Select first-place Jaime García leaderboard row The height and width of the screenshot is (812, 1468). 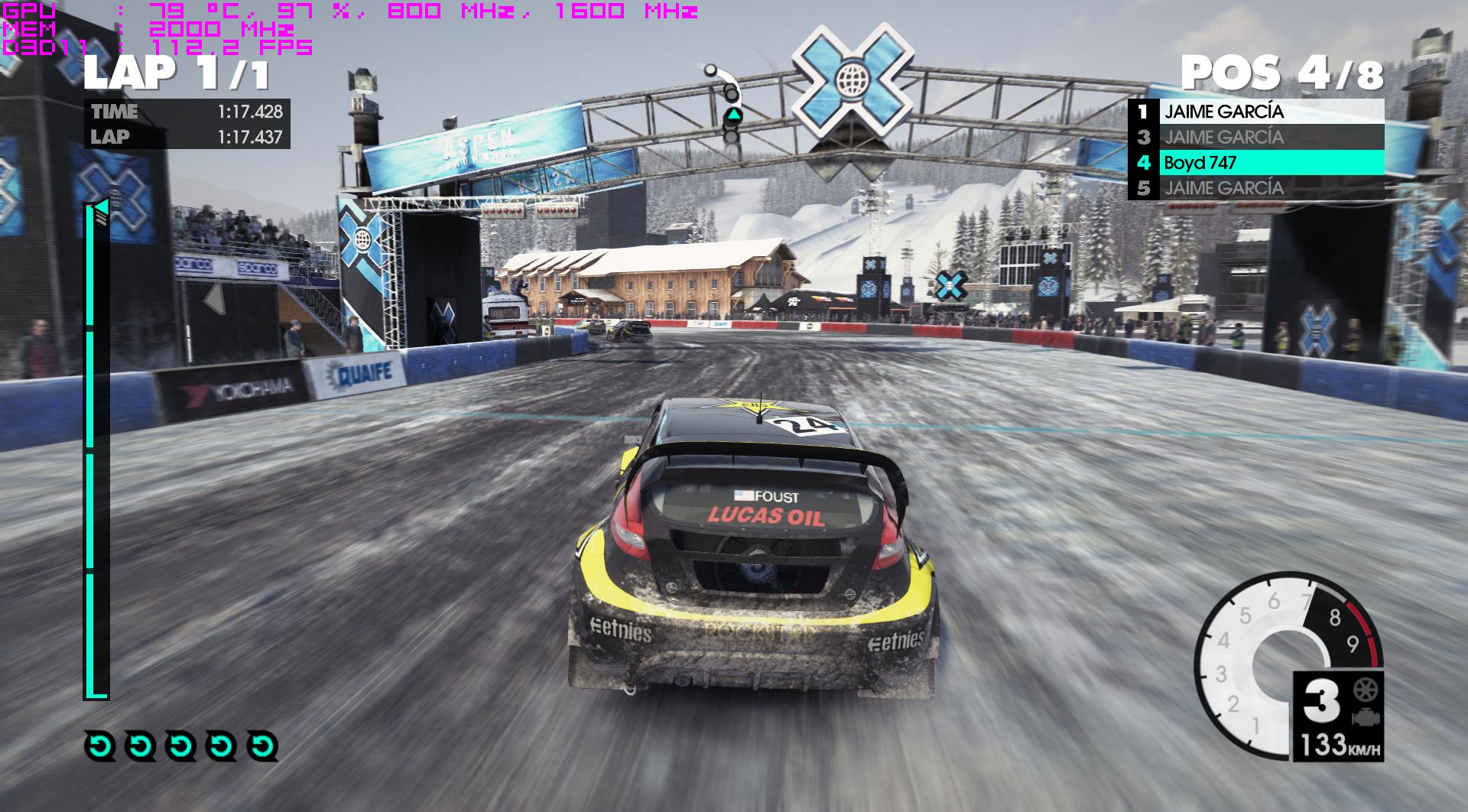click(x=1255, y=112)
